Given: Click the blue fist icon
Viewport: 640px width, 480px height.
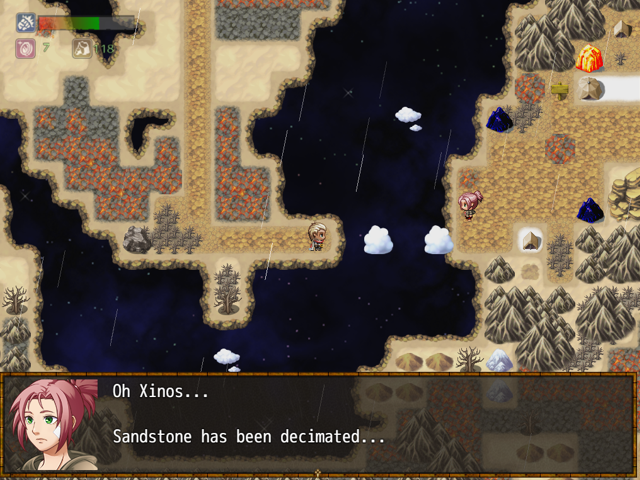Looking at the screenshot, I should click(26, 23).
